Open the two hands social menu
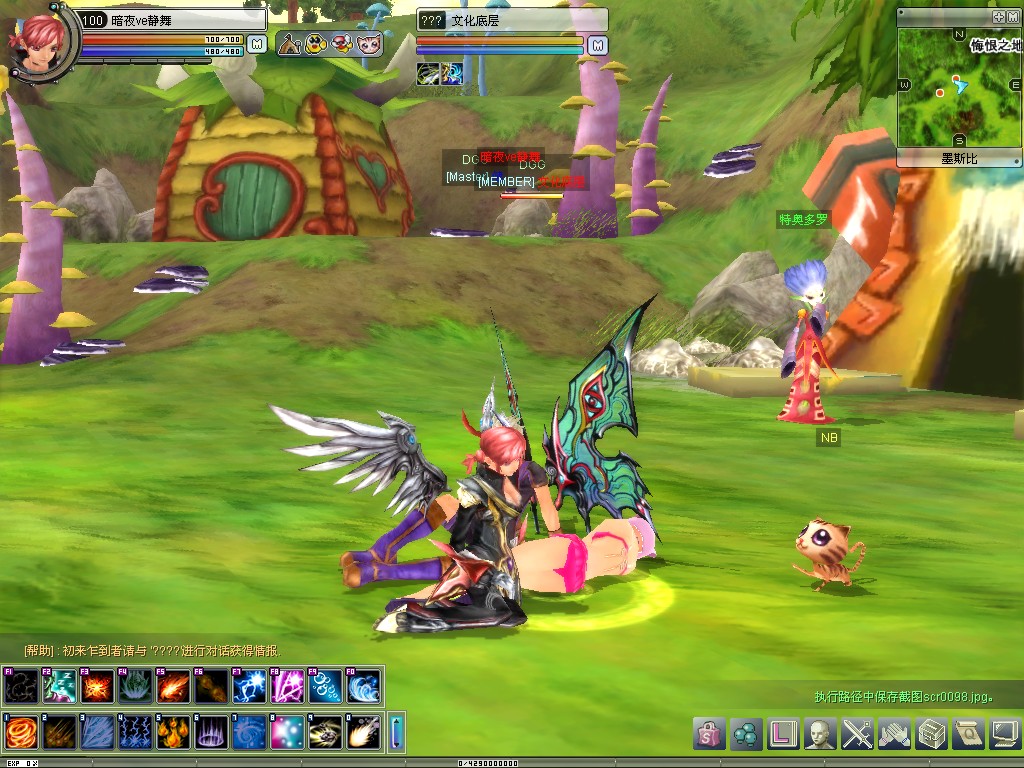The width and height of the screenshot is (1024, 768). tap(895, 733)
